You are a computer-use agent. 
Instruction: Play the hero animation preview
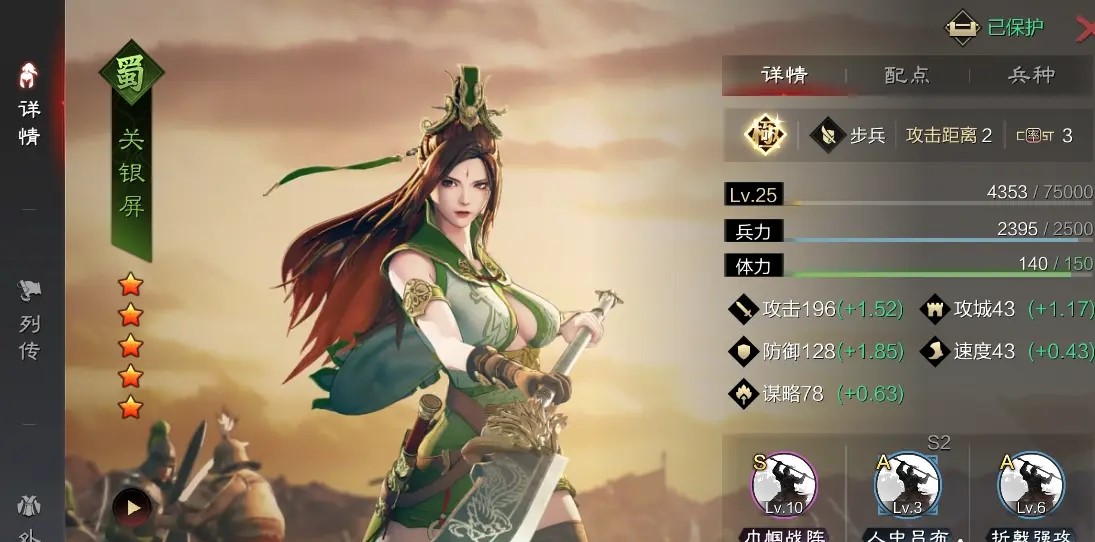pos(132,507)
